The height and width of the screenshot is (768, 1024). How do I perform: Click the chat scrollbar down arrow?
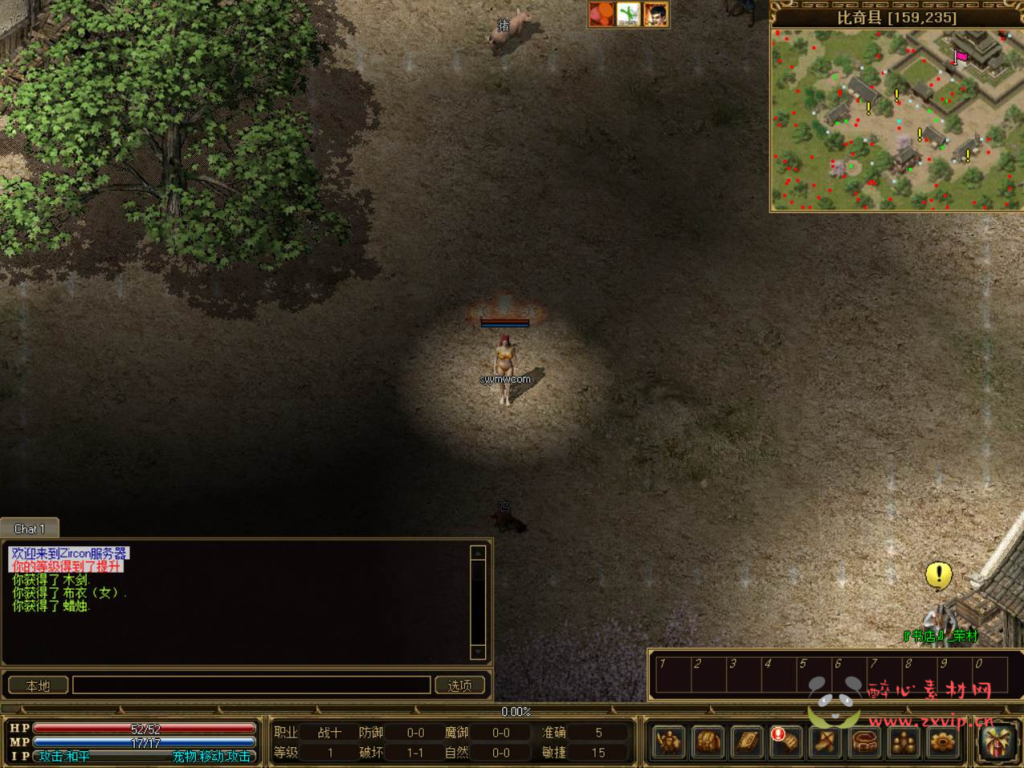coord(478,652)
